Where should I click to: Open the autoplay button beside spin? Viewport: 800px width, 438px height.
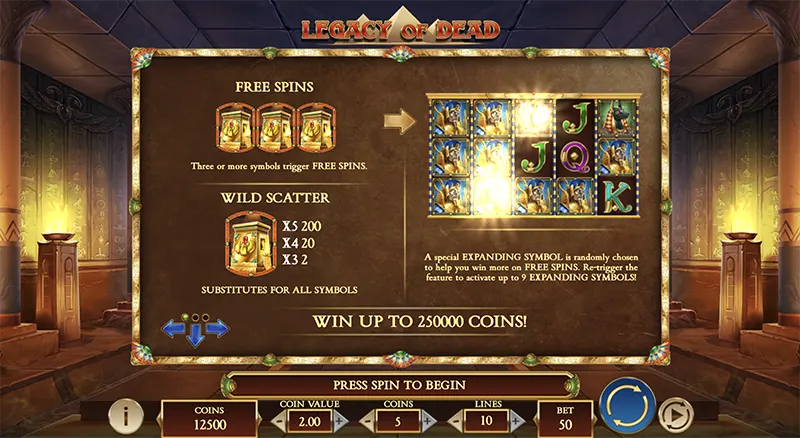(673, 412)
